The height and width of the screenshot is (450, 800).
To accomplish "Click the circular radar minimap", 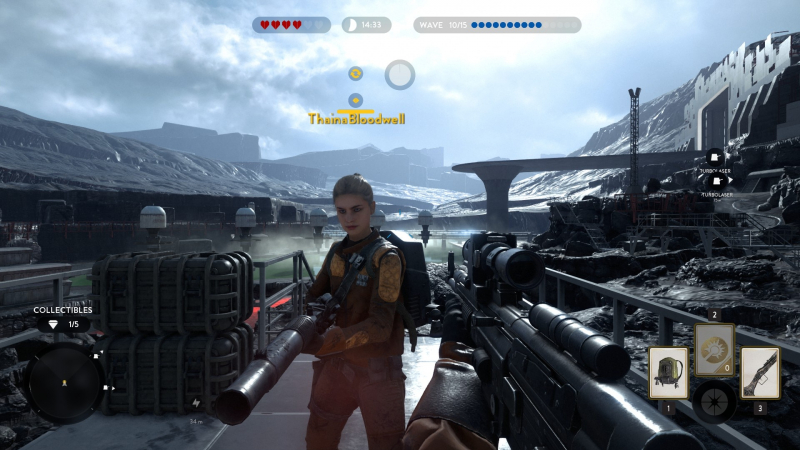I will [x=64, y=385].
